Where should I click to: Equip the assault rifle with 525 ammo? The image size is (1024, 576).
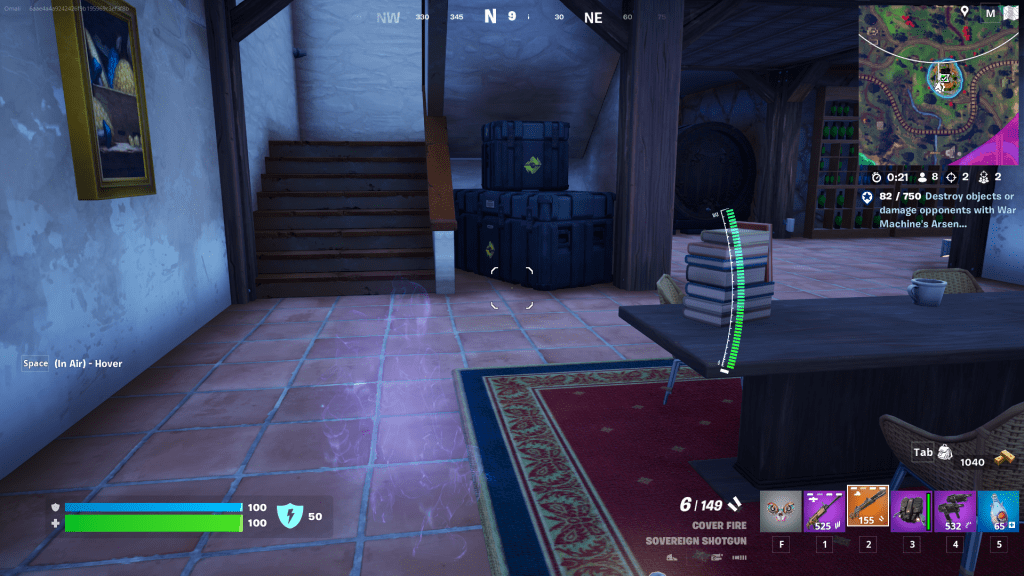click(825, 511)
